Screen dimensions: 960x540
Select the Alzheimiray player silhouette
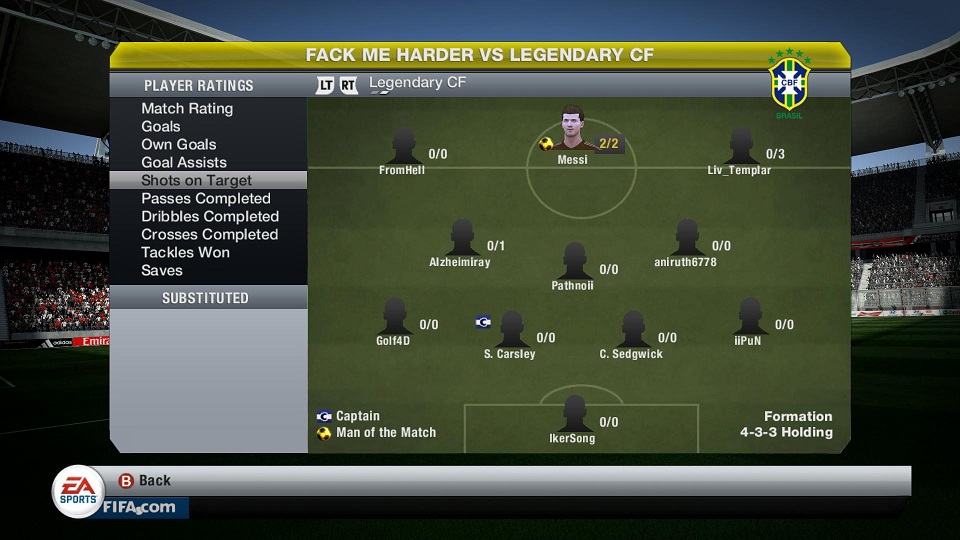click(461, 238)
